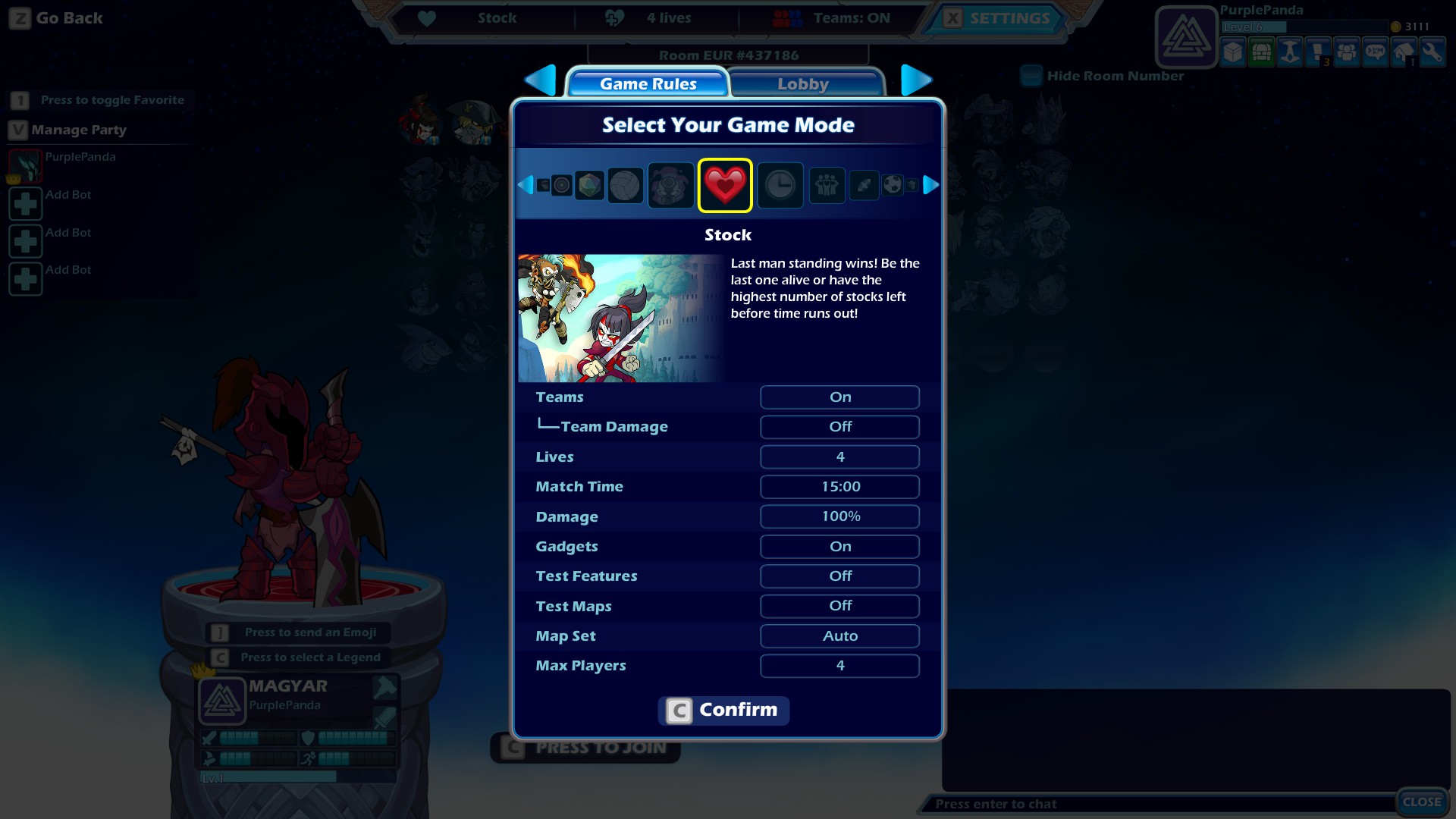The width and height of the screenshot is (1456, 819).
Task: Select the Stock heart game mode icon
Action: tap(725, 185)
